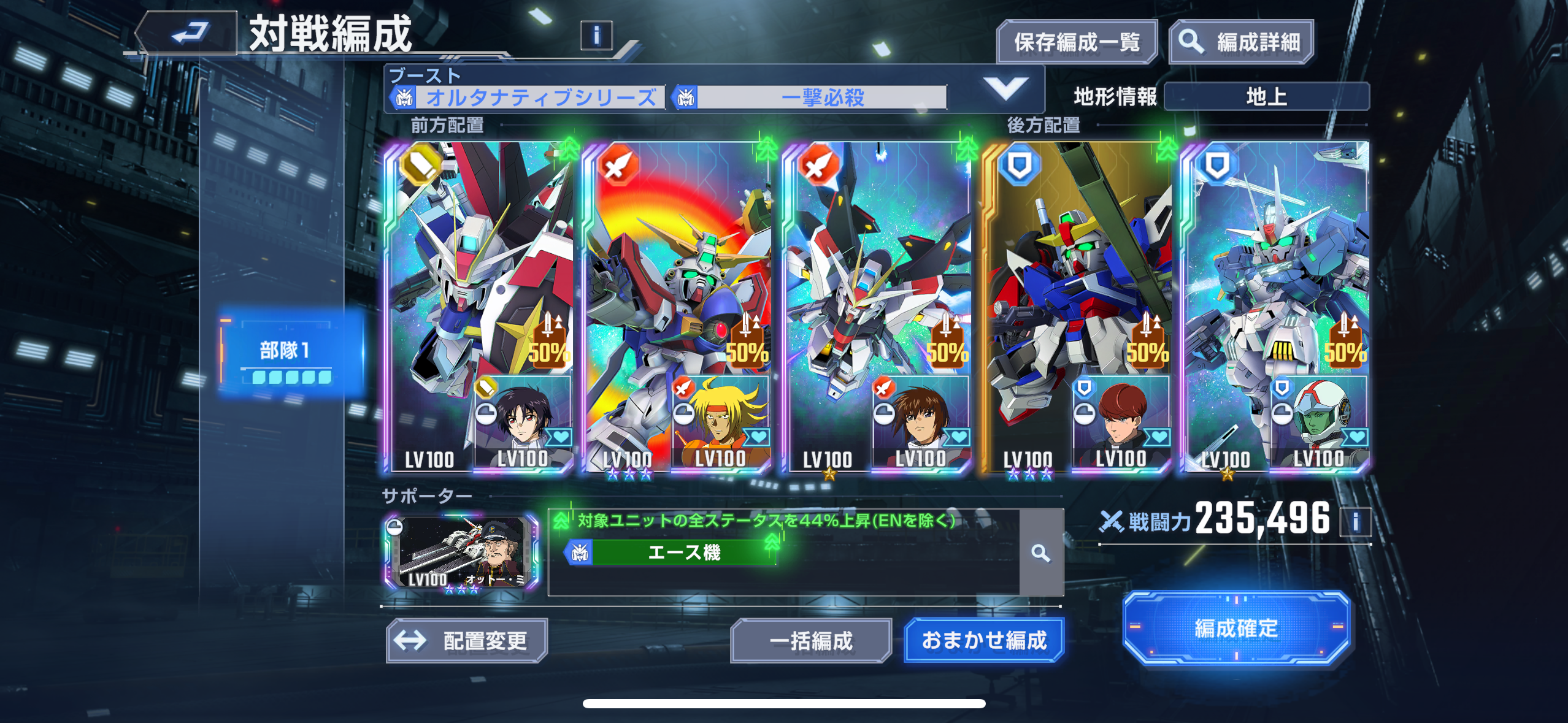Image resolution: width=1568 pixels, height=723 pixels.
Task: Choose the blue Gundam with helmeted pilot
Action: tap(1276, 276)
